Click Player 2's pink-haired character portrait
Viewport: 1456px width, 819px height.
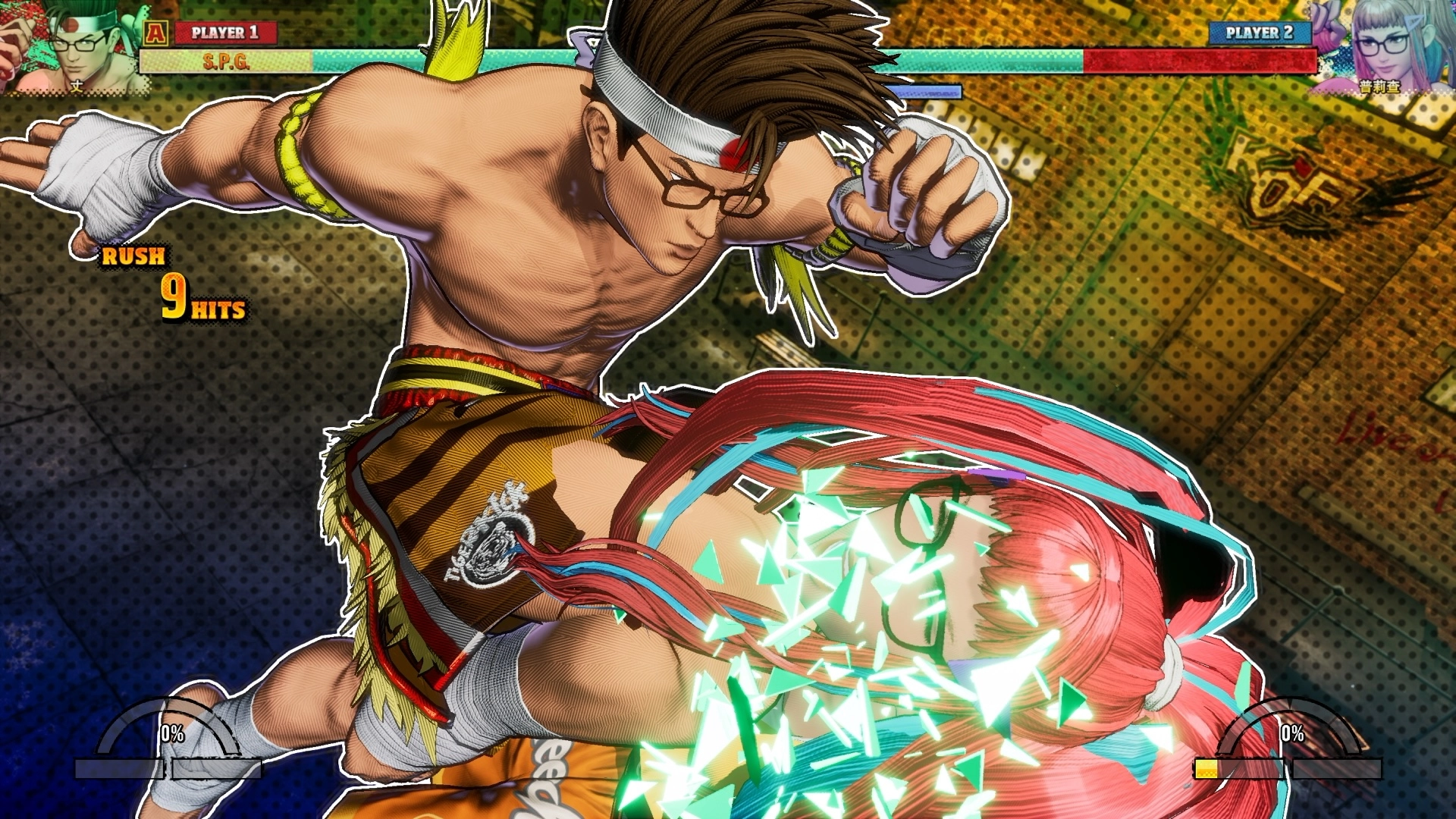1382,45
